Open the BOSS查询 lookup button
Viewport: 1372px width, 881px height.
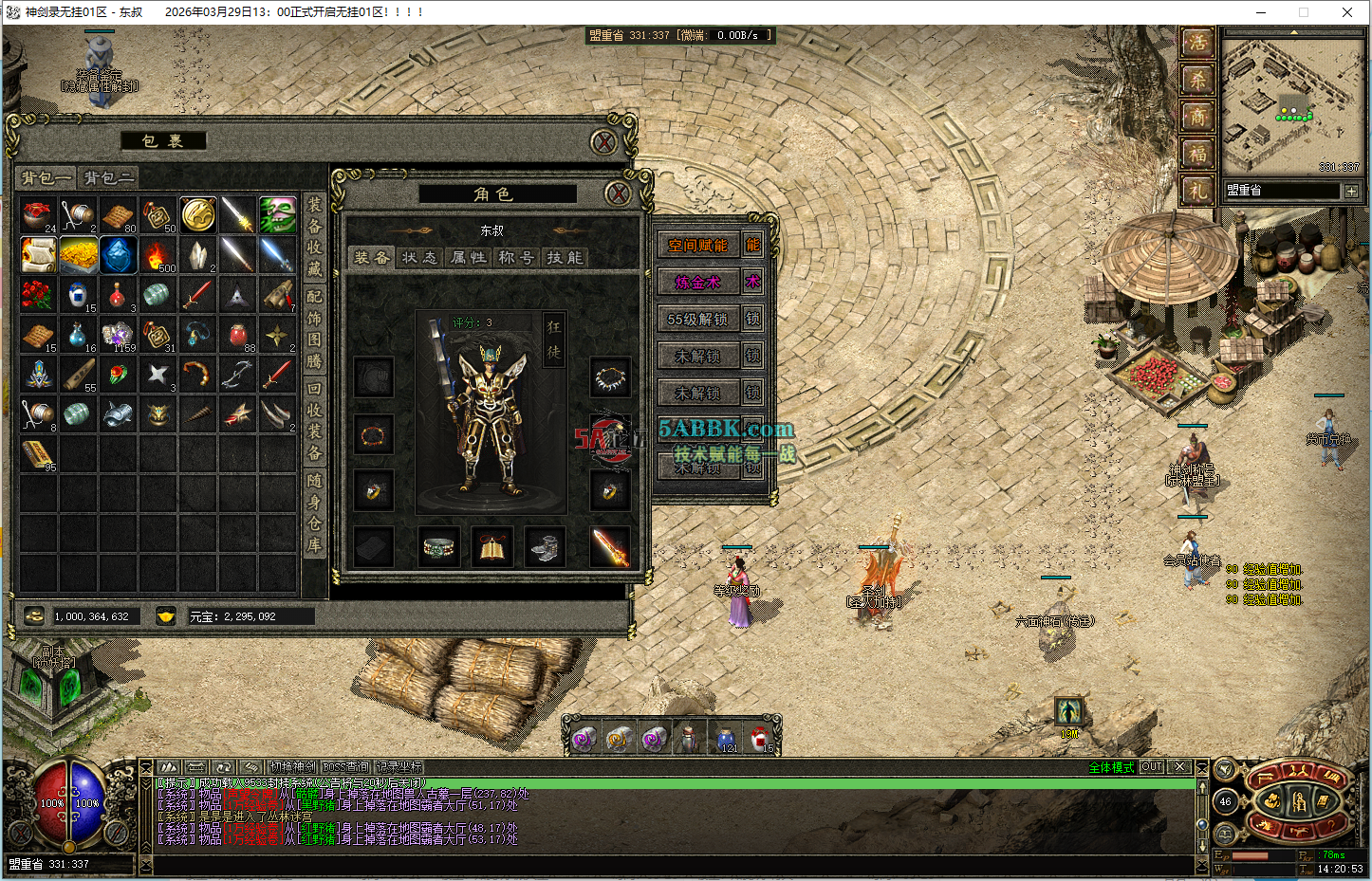coord(345,767)
